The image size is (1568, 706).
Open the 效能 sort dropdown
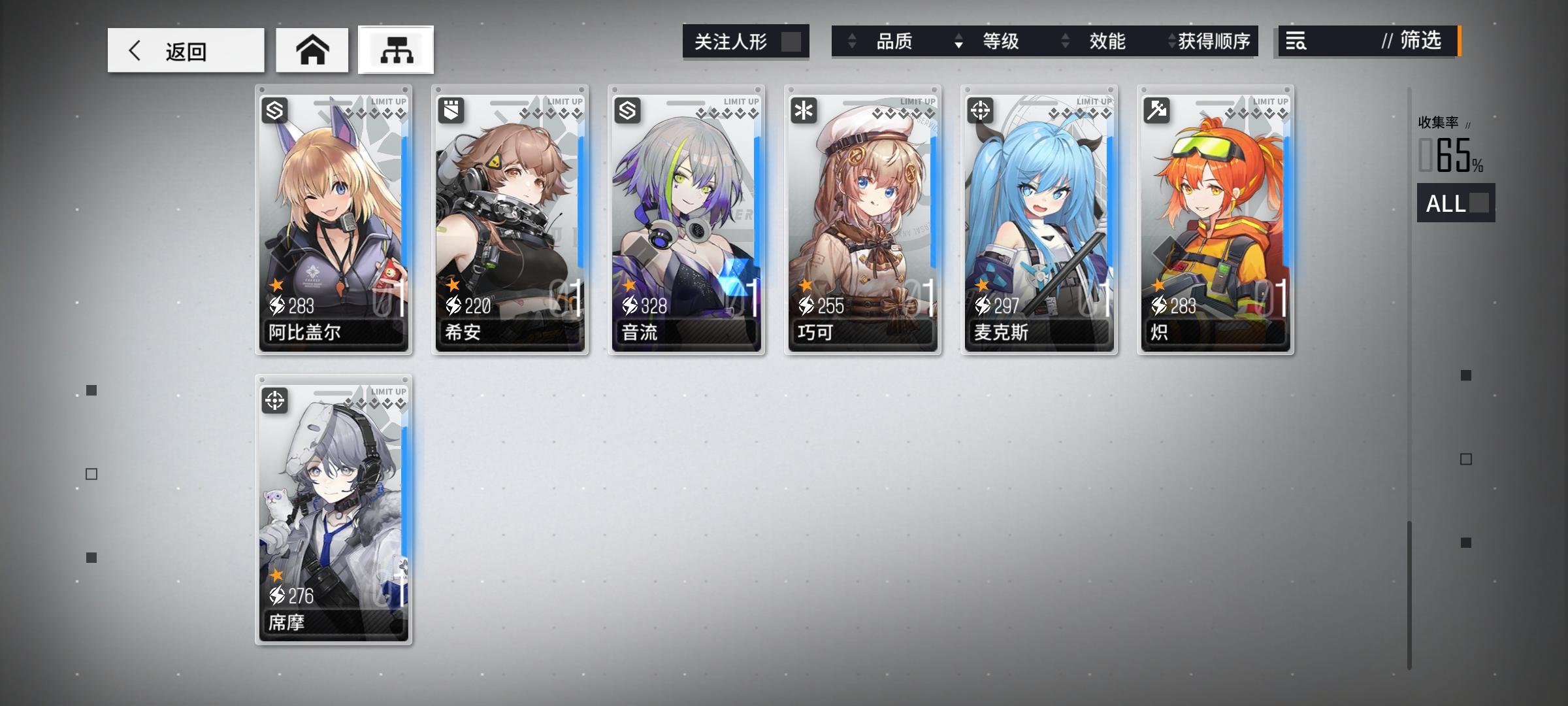pos(1107,41)
